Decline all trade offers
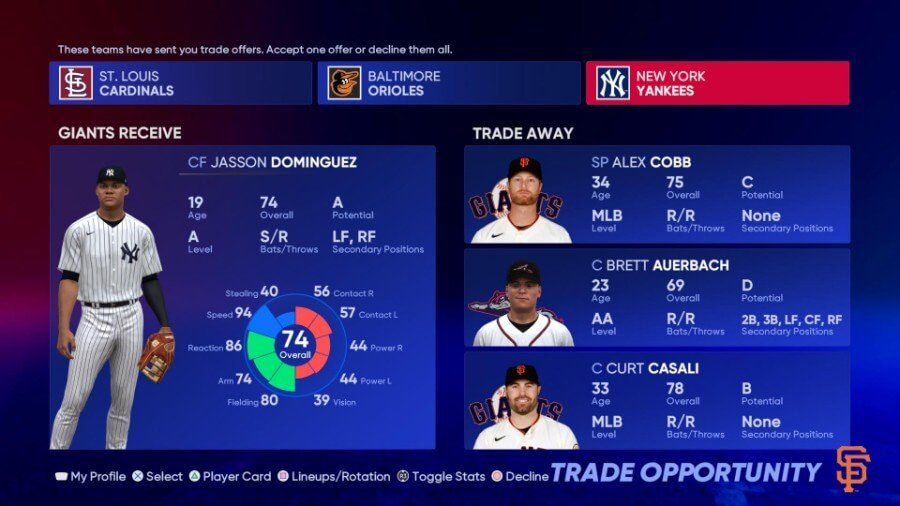The width and height of the screenshot is (900, 506). pos(519,477)
